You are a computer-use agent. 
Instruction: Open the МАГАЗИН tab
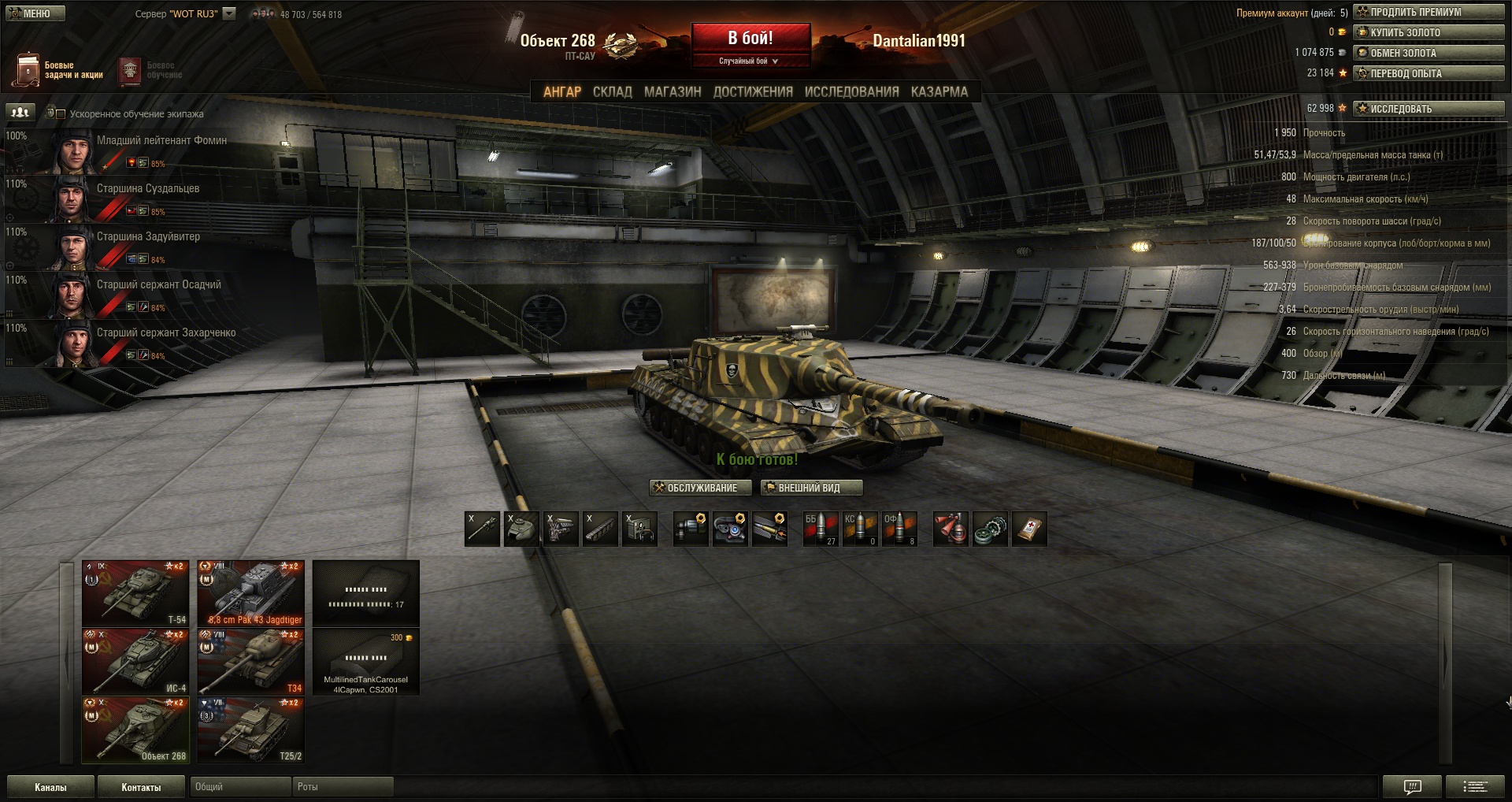coord(673,91)
